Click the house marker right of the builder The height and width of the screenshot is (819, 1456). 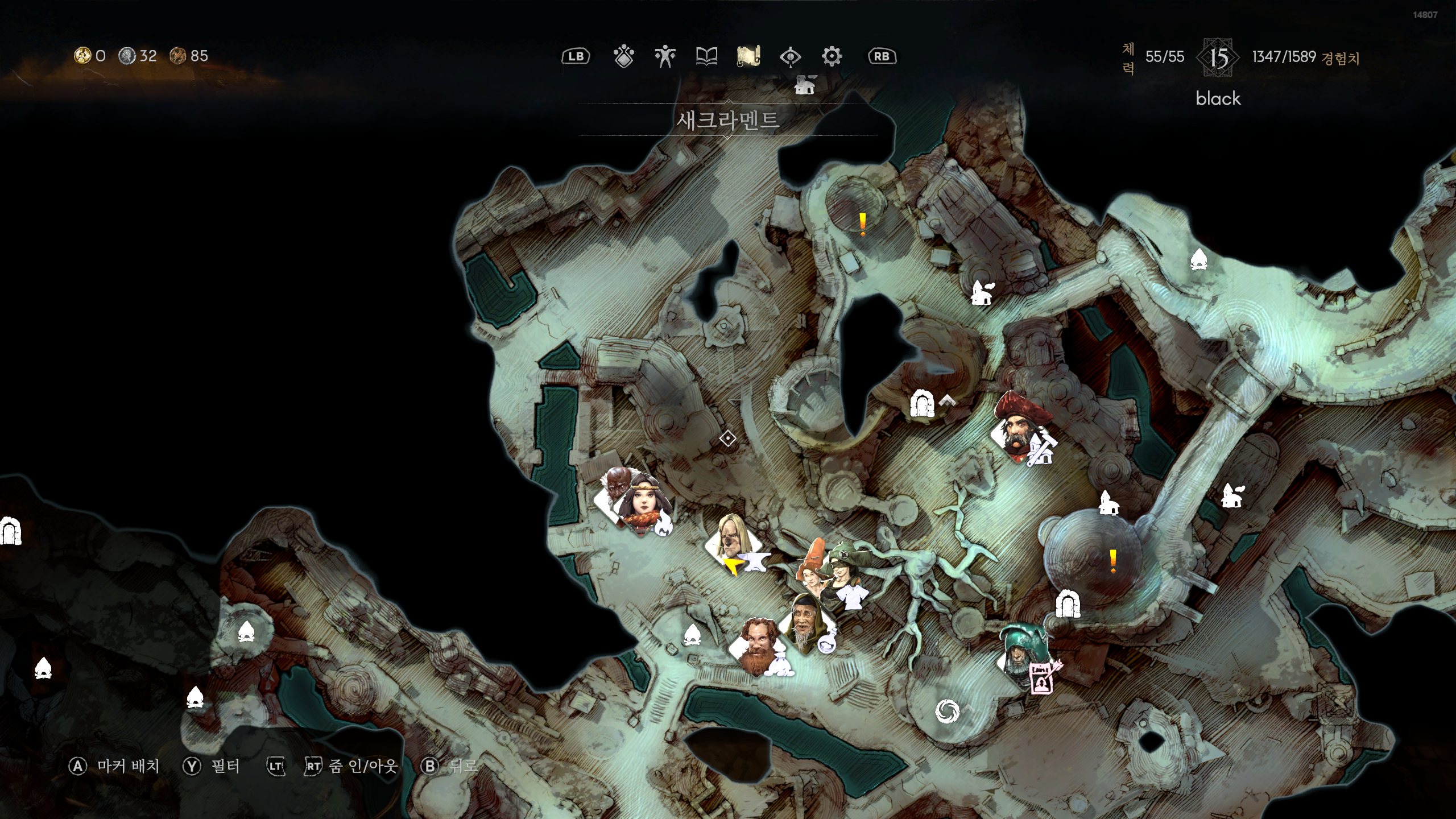[1107, 503]
